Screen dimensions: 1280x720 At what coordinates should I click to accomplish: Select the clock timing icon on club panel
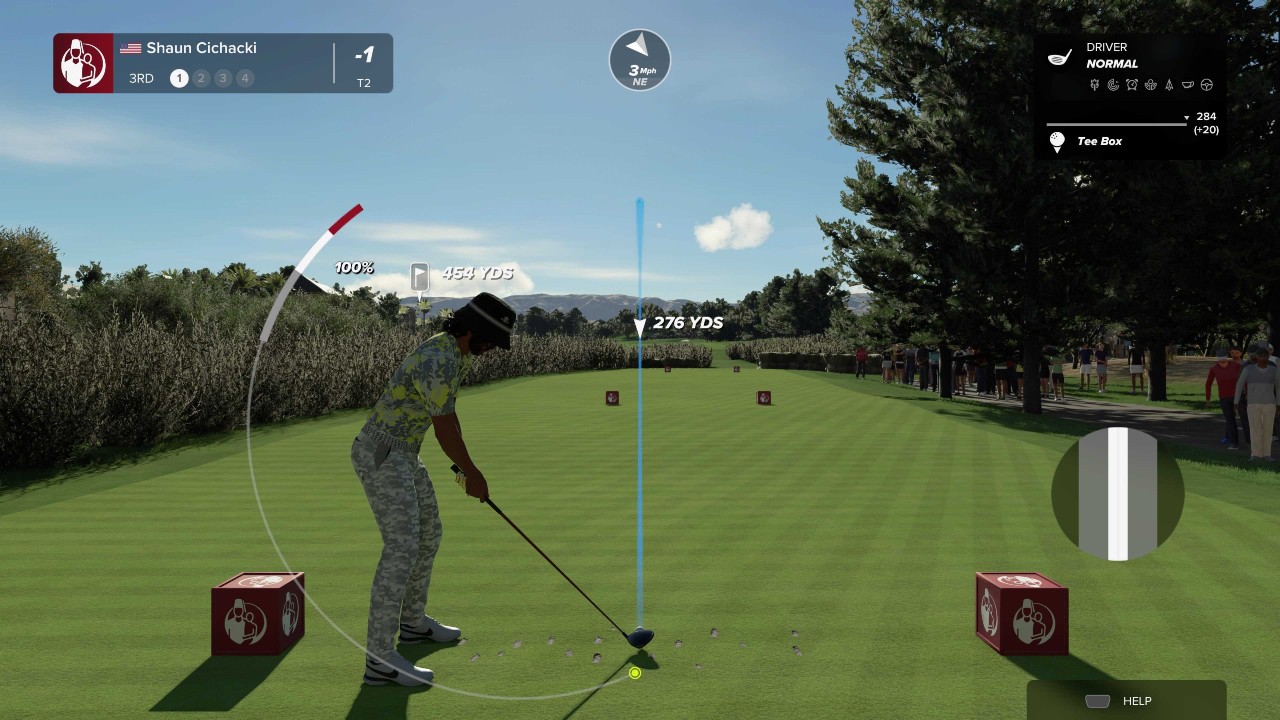click(1132, 85)
